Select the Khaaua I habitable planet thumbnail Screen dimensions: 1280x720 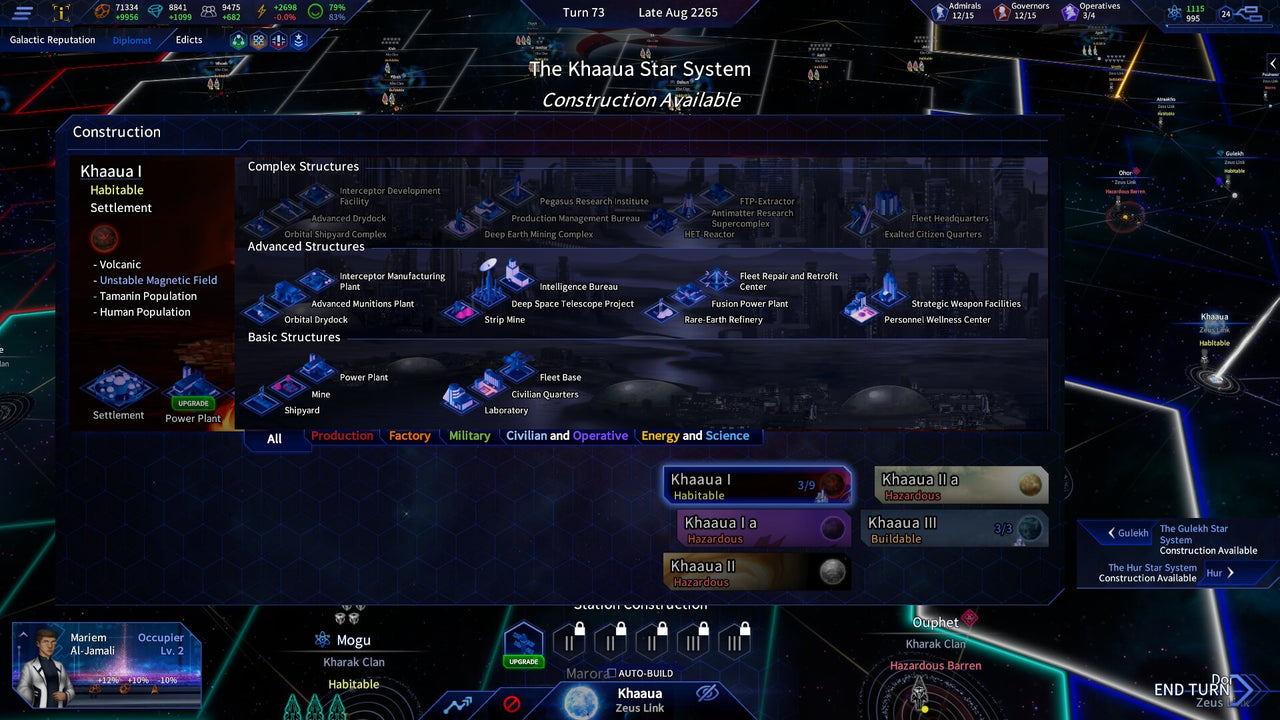[757, 484]
